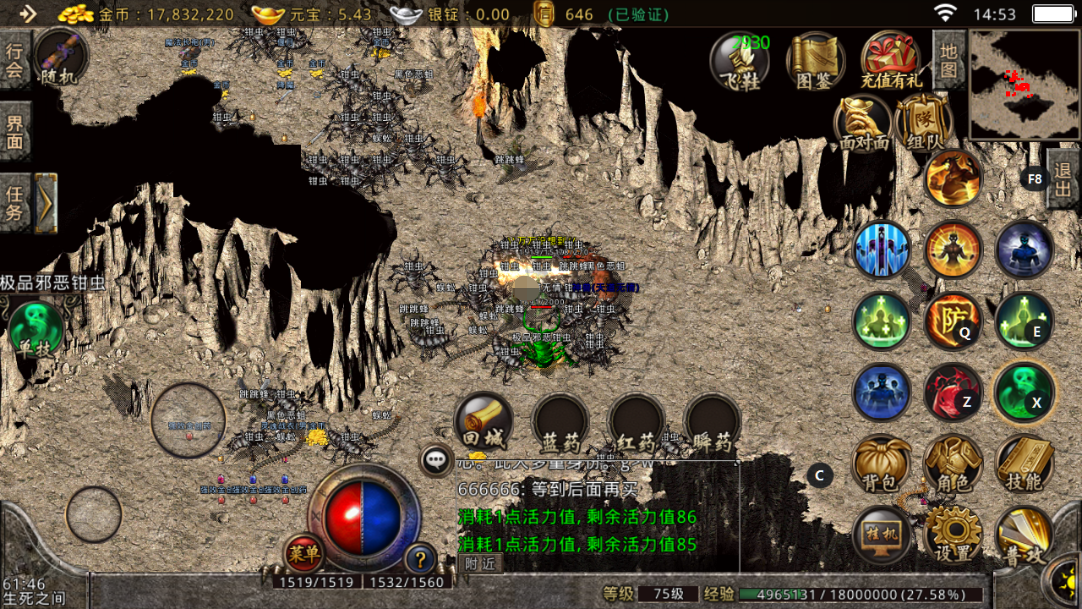Select the 红药 health potion slot
The width and height of the screenshot is (1082, 609).
coord(637,422)
